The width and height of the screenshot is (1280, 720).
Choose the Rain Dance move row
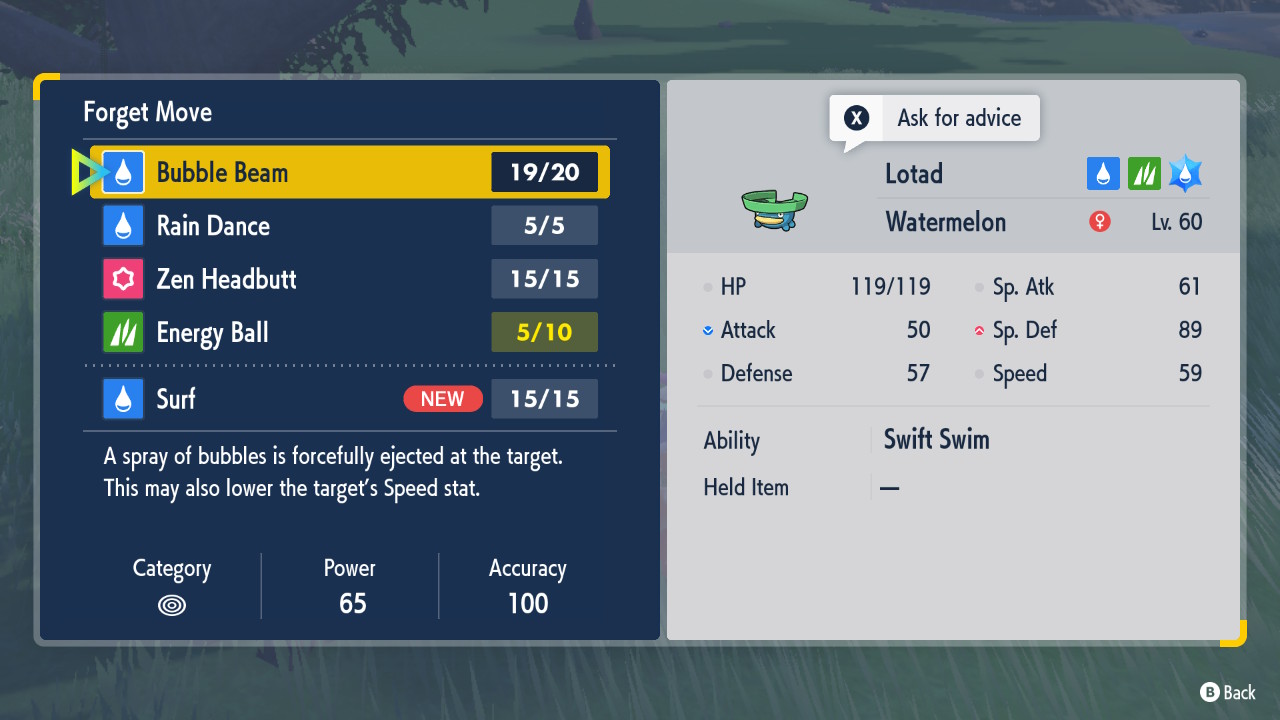pos(350,226)
